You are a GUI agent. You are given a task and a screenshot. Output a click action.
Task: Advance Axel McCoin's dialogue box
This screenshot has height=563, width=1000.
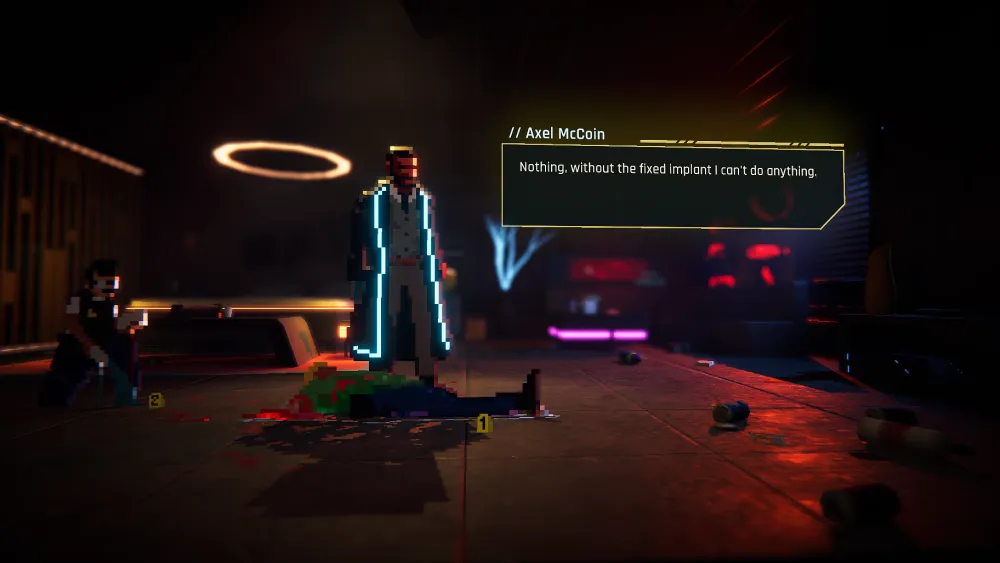click(x=672, y=186)
